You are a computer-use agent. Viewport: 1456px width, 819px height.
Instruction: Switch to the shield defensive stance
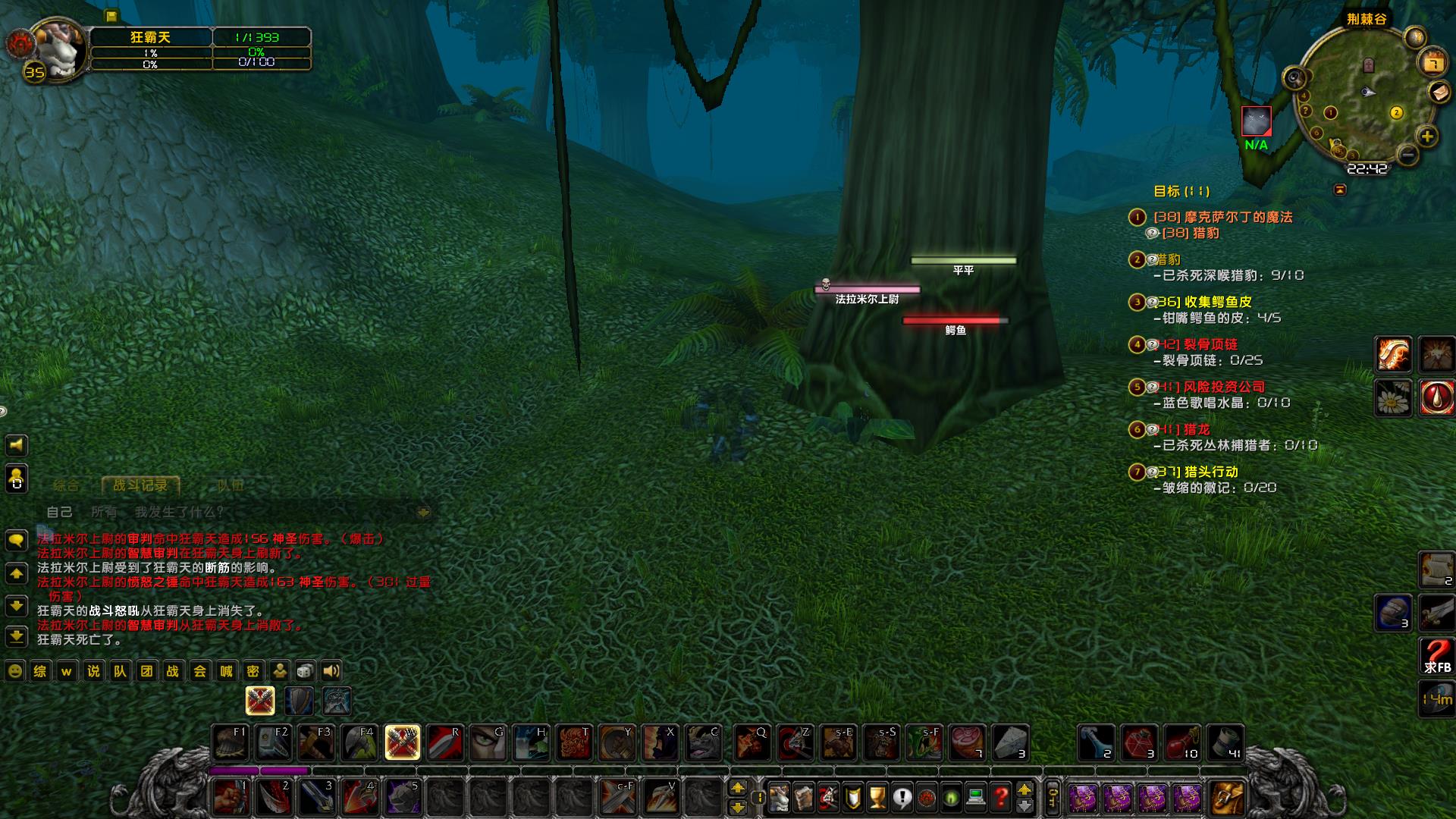tap(299, 701)
